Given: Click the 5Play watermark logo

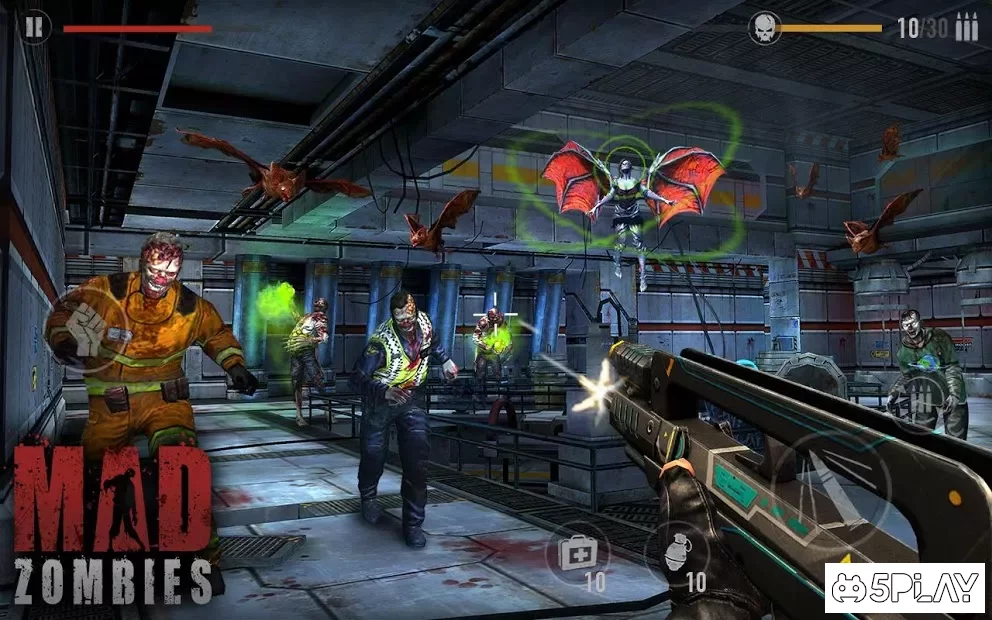Looking at the screenshot, I should click(904, 588).
